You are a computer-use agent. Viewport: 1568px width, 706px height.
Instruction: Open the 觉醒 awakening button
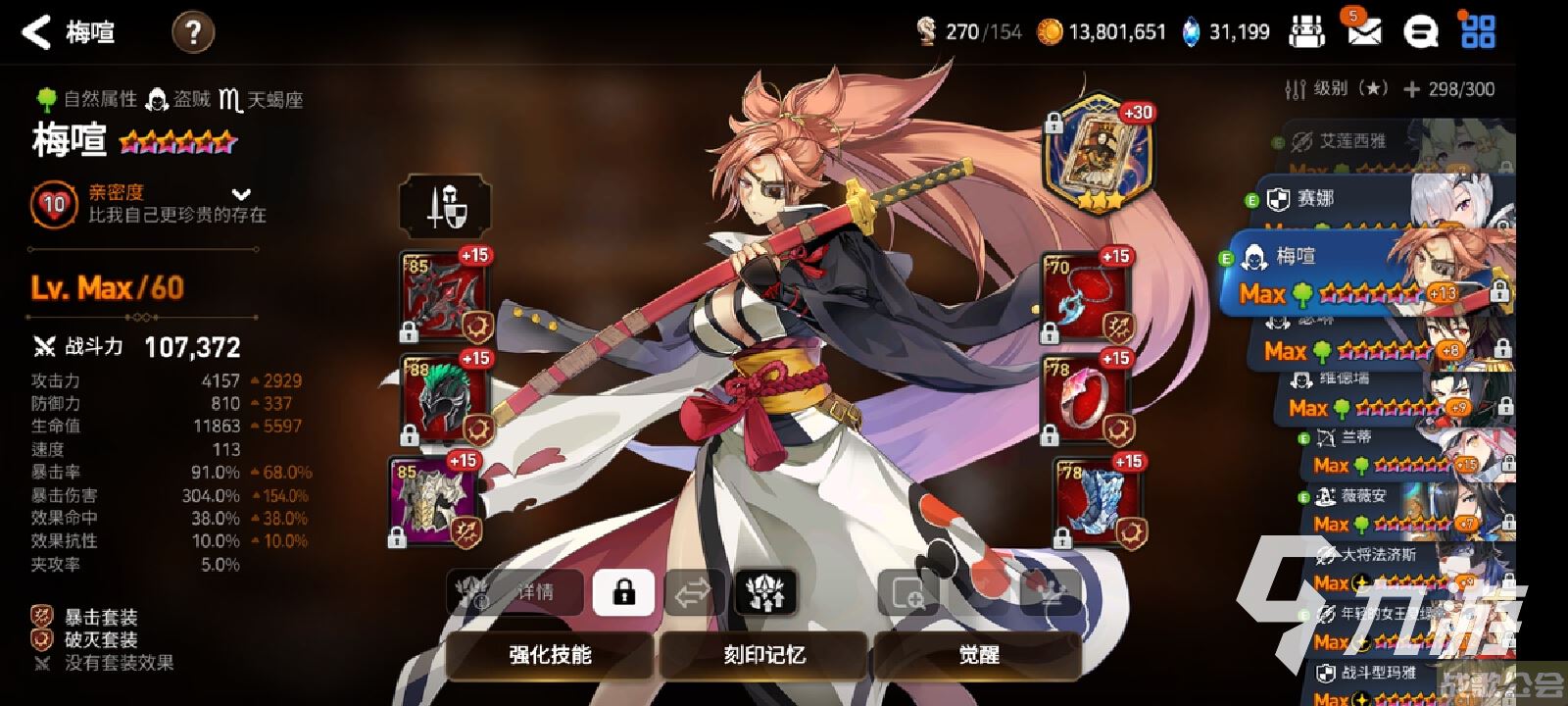tap(978, 655)
